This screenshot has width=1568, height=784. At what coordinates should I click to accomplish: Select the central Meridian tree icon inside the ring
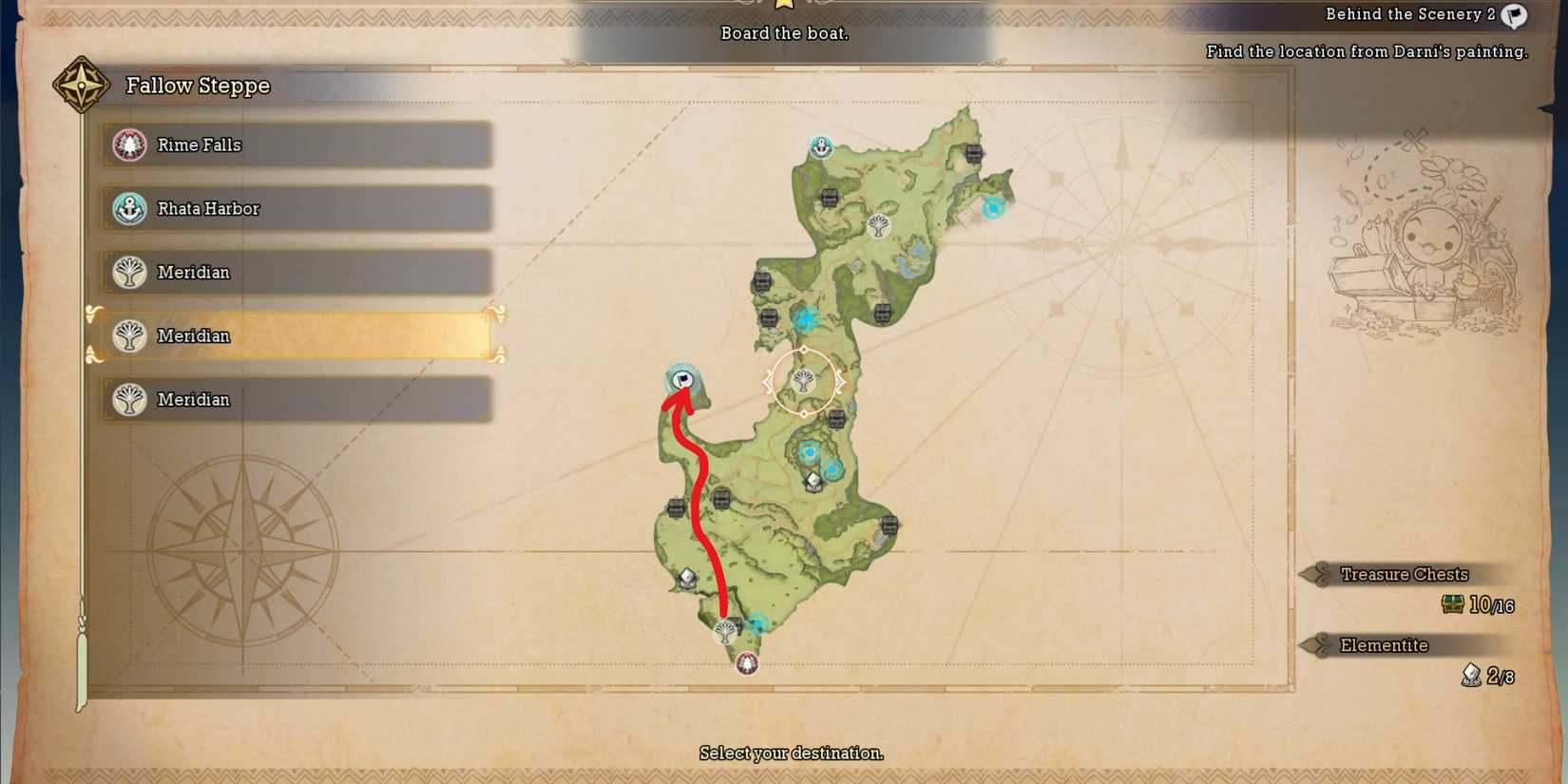[x=804, y=382]
